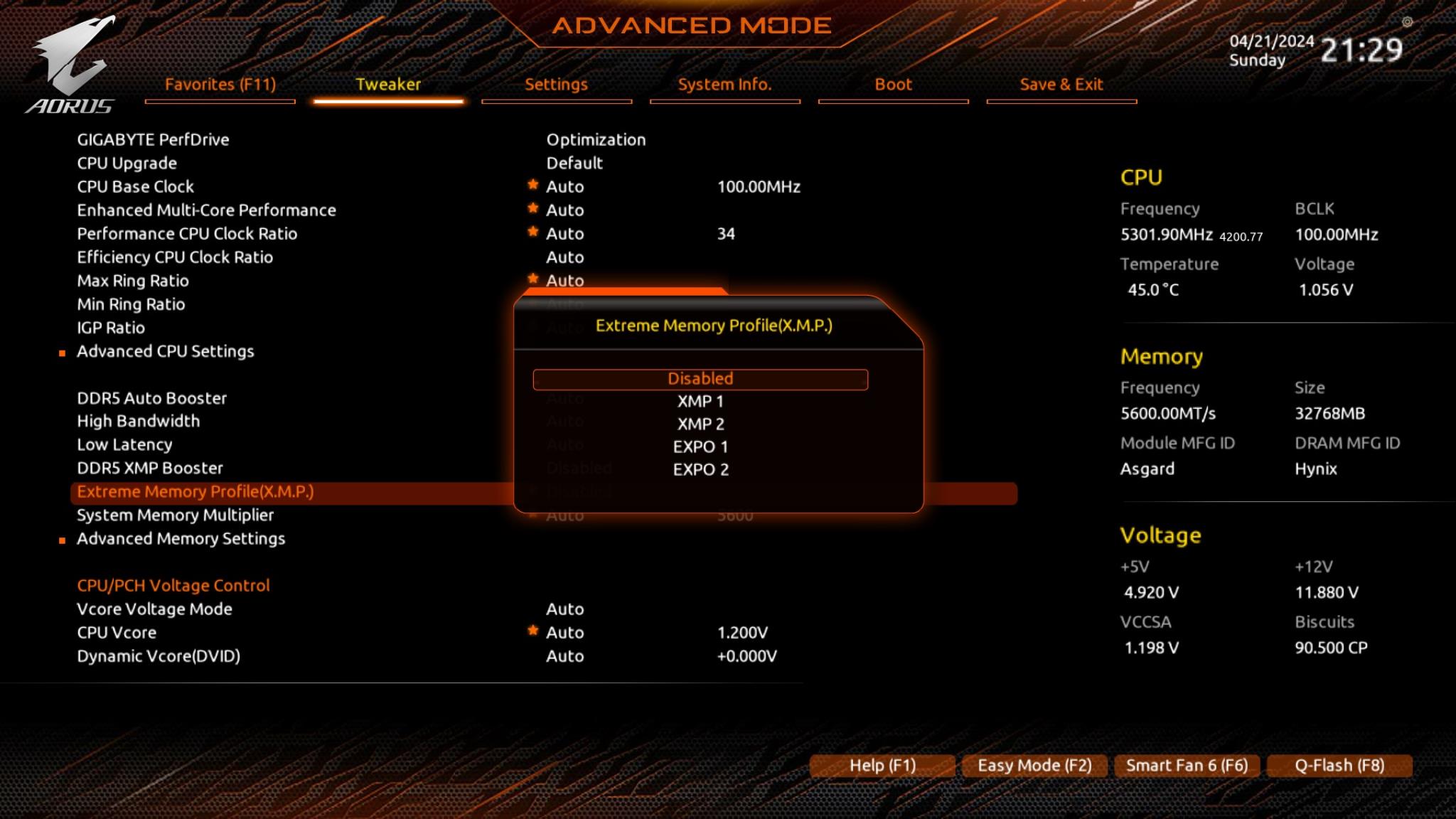Pick the EXPO 2 memory profile
This screenshot has height=819, width=1456.
[700, 470]
